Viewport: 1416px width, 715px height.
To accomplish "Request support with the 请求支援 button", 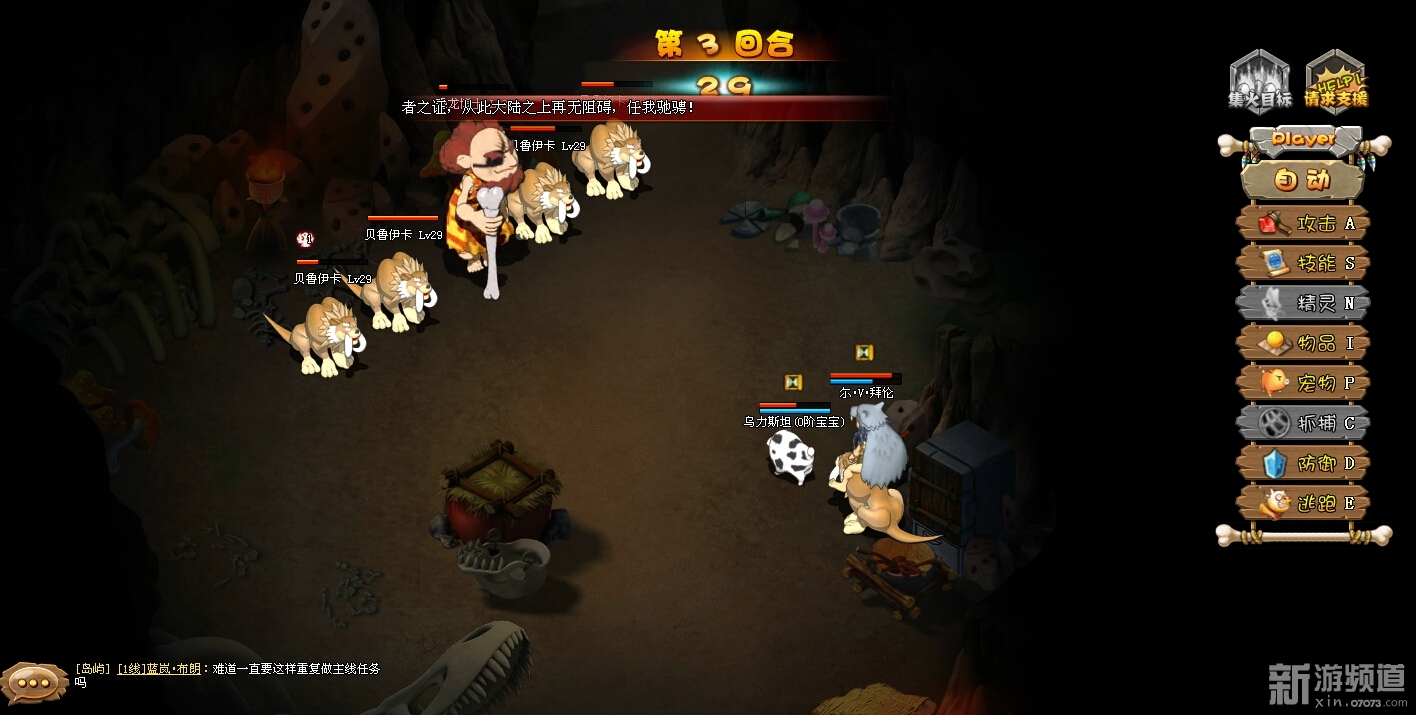I will tap(1336, 81).
